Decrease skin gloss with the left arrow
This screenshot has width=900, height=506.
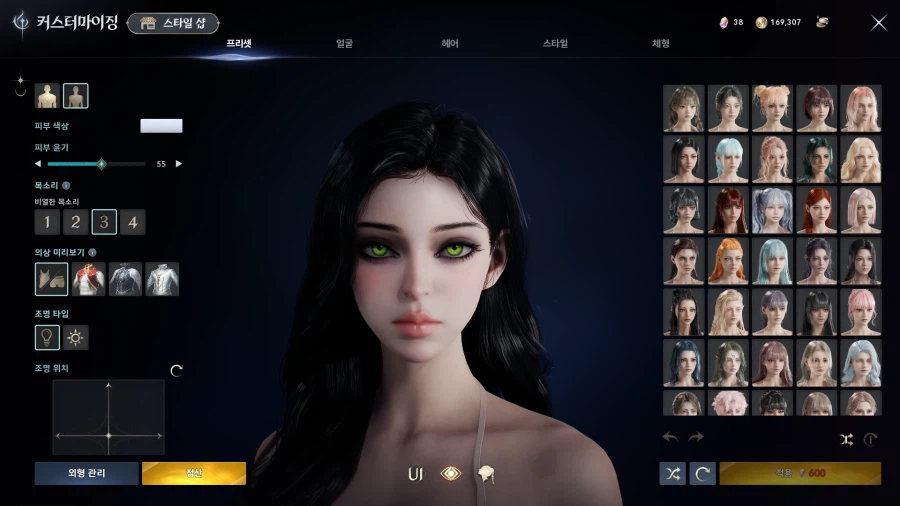[38, 163]
